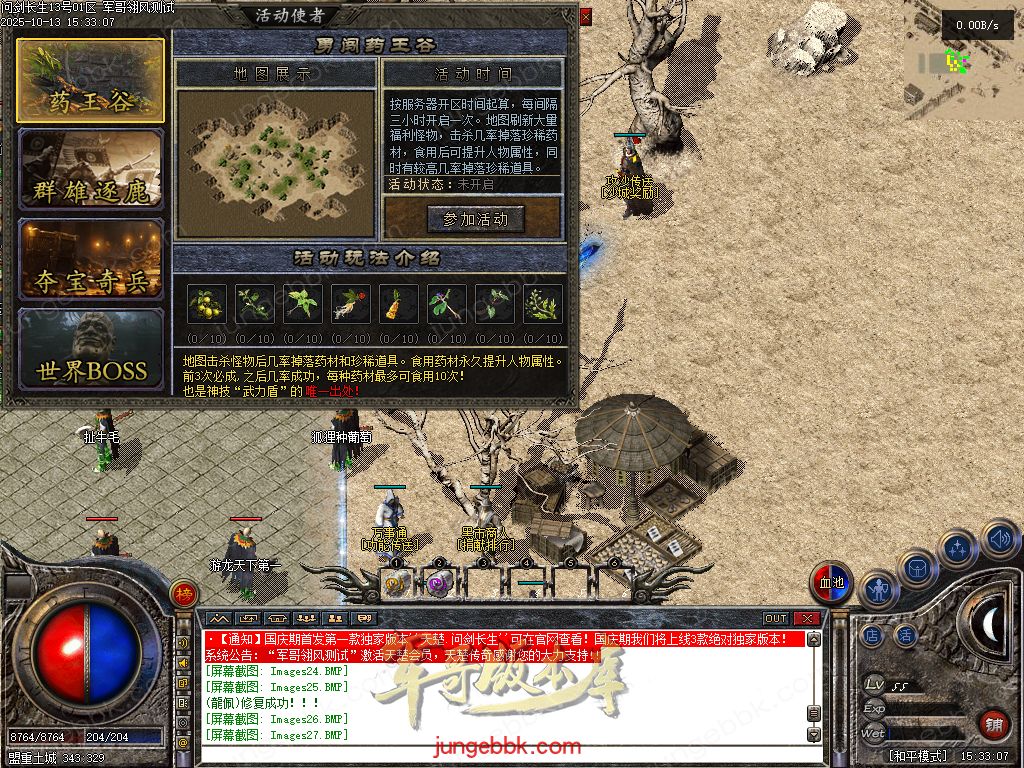The image size is (1024, 768).
Task: Open the character figure orb button
Action: click(879, 590)
